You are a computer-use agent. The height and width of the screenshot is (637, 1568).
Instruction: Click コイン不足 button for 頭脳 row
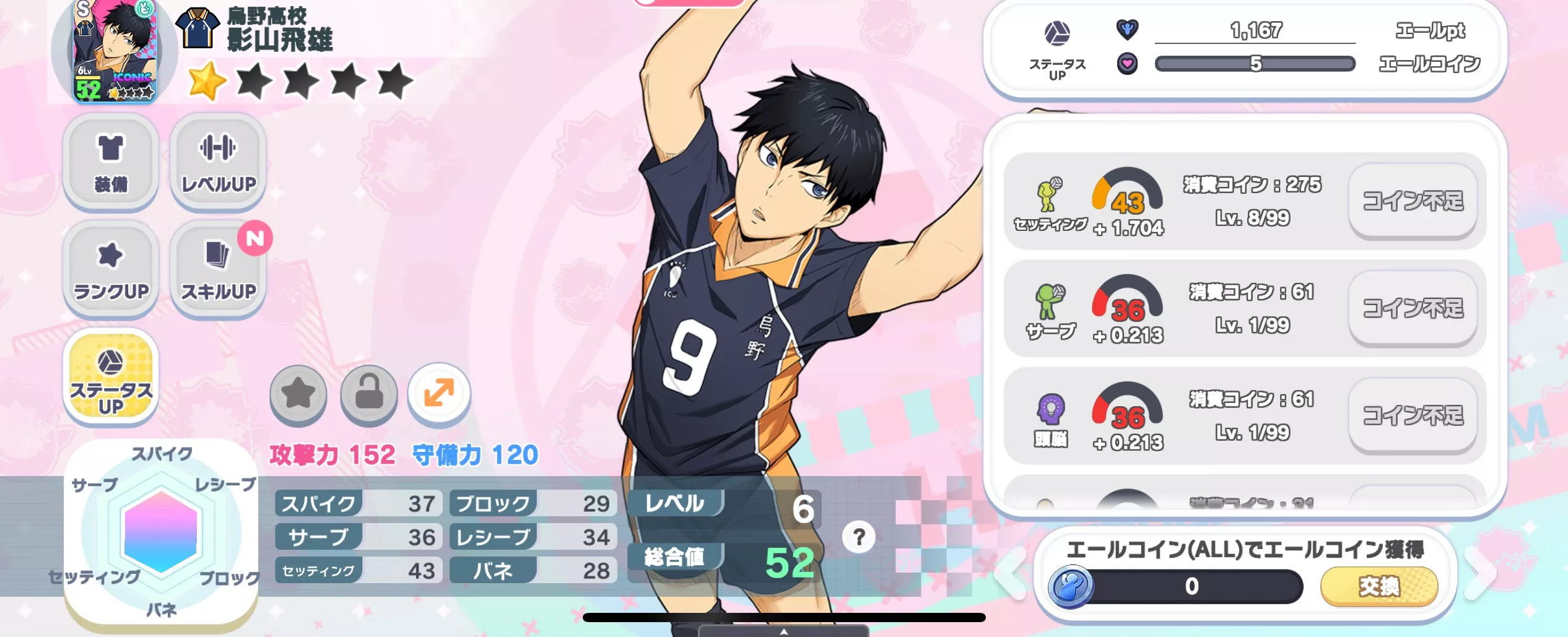1413,415
